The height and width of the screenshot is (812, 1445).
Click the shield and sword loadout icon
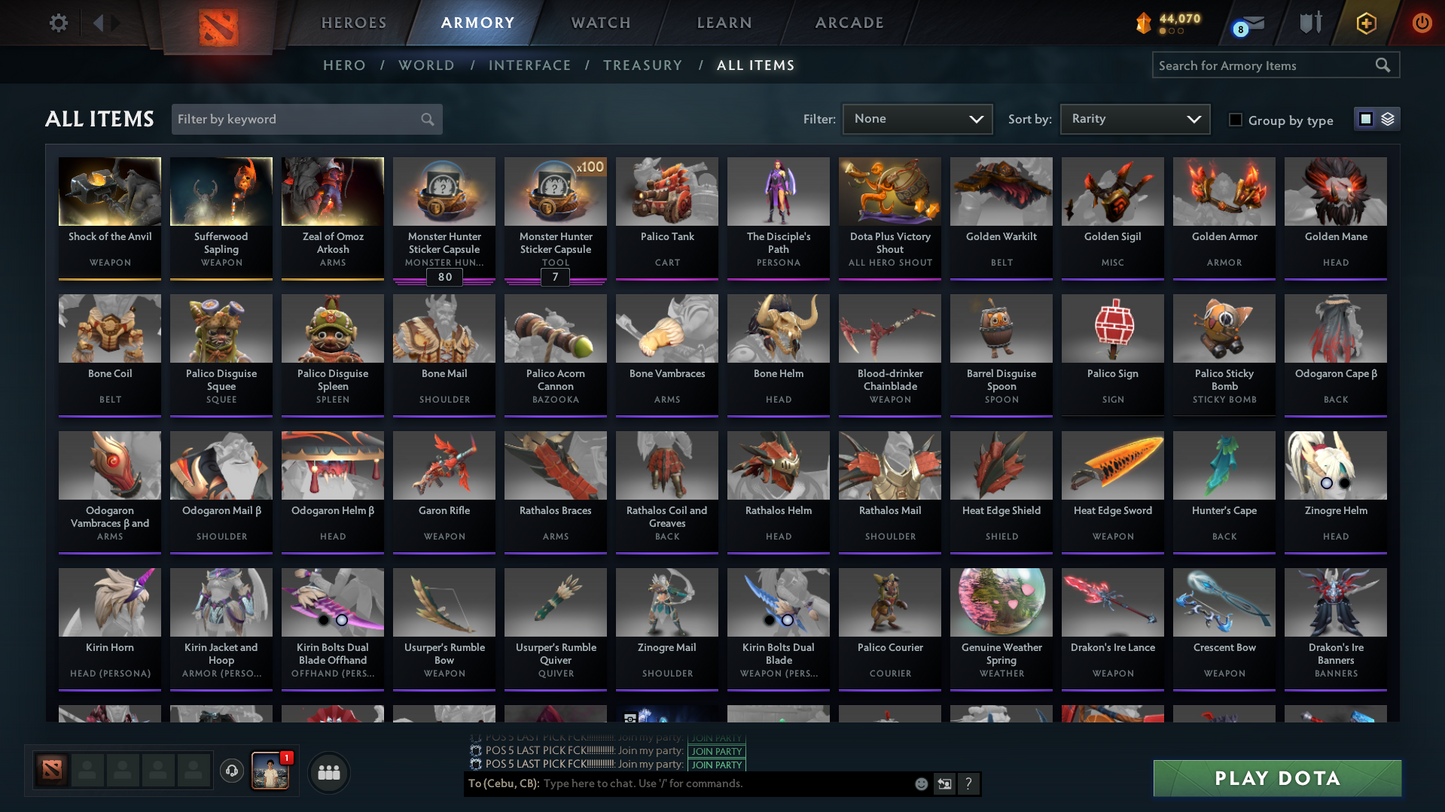coord(1310,22)
